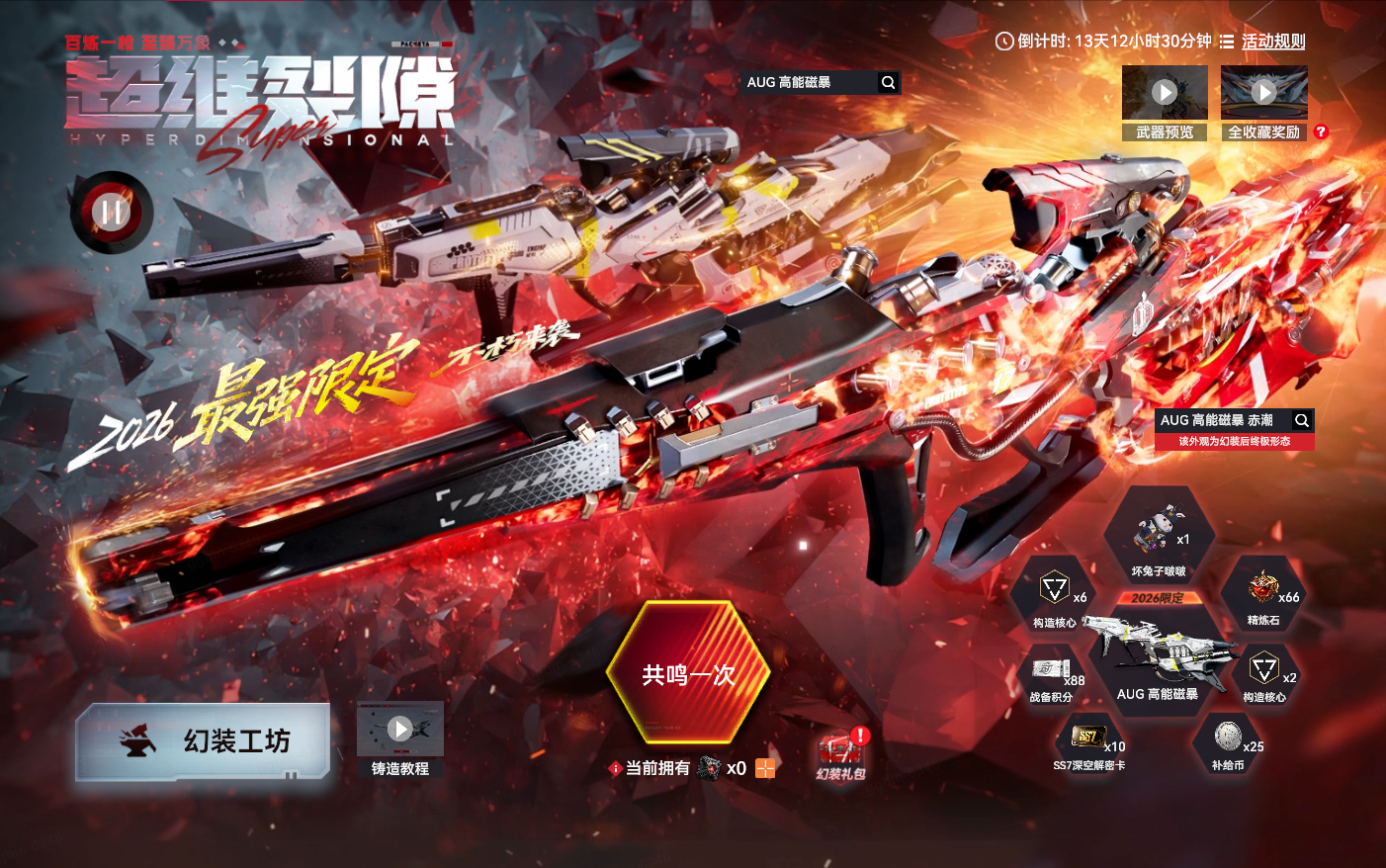This screenshot has width=1386, height=868.
Task: Add more currency with orange plus button
Action: click(765, 768)
